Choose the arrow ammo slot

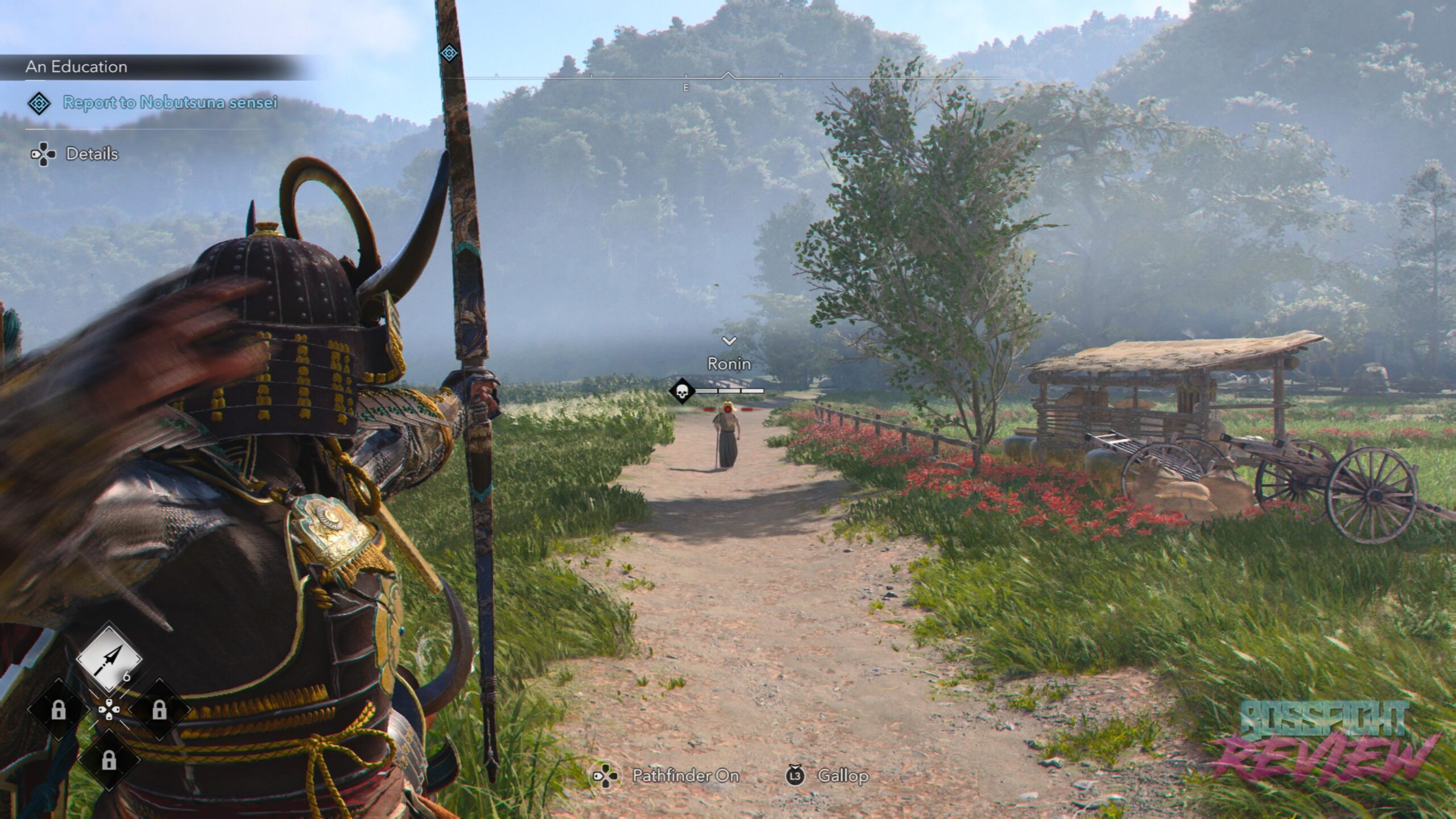pyautogui.click(x=109, y=659)
